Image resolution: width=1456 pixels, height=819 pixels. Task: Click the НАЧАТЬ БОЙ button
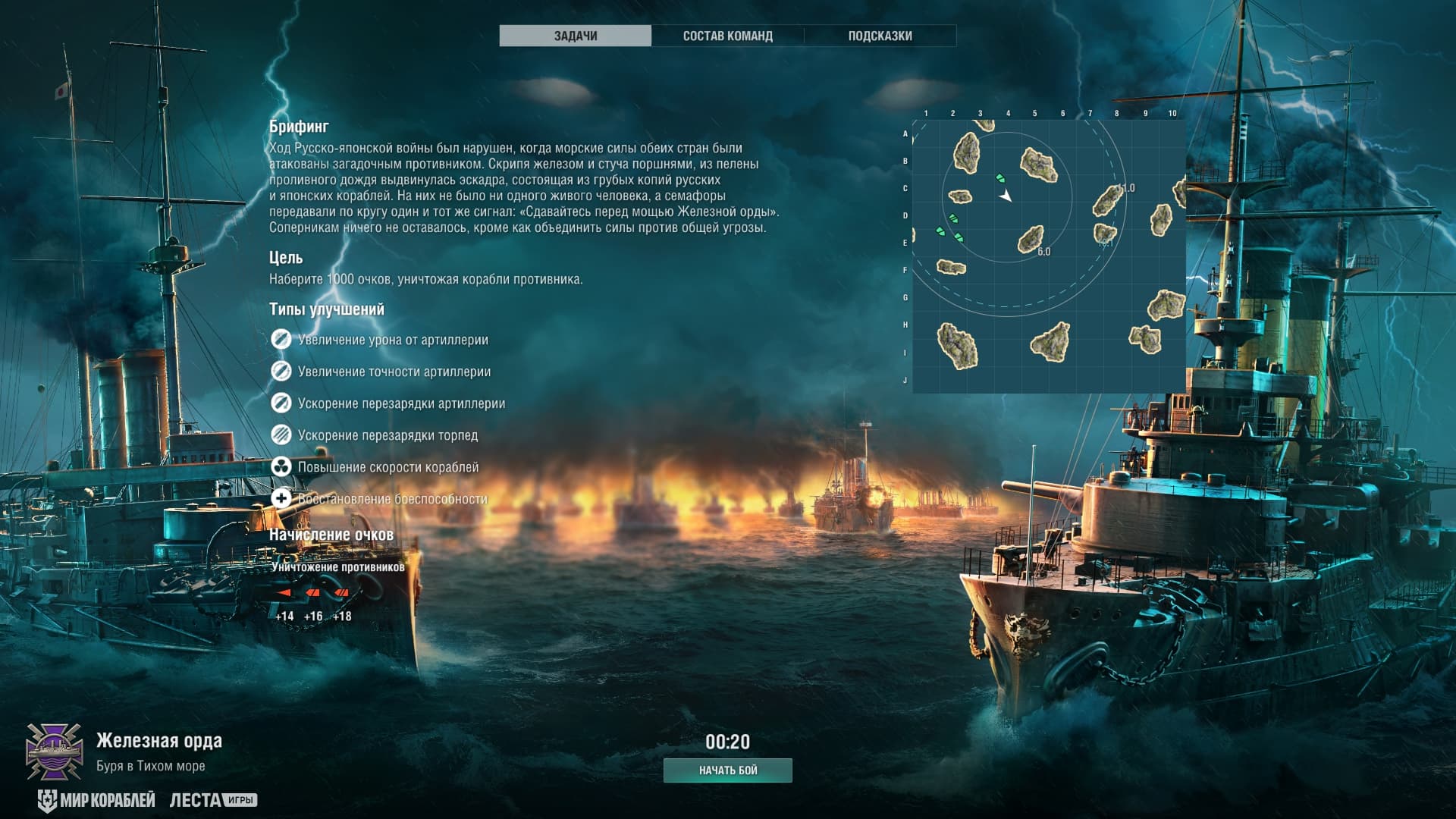(727, 770)
